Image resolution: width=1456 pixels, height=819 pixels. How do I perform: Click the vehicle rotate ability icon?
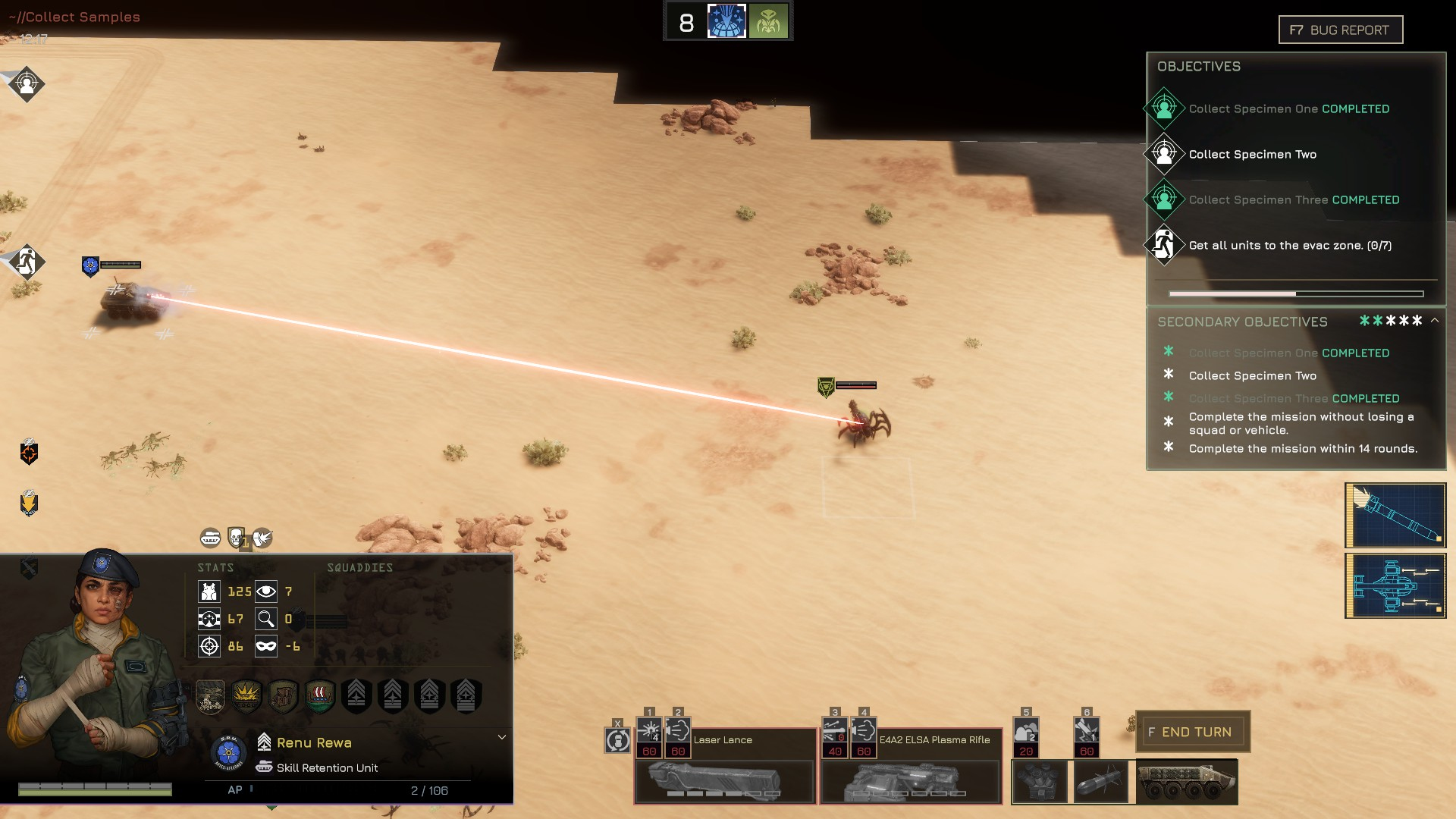617,740
